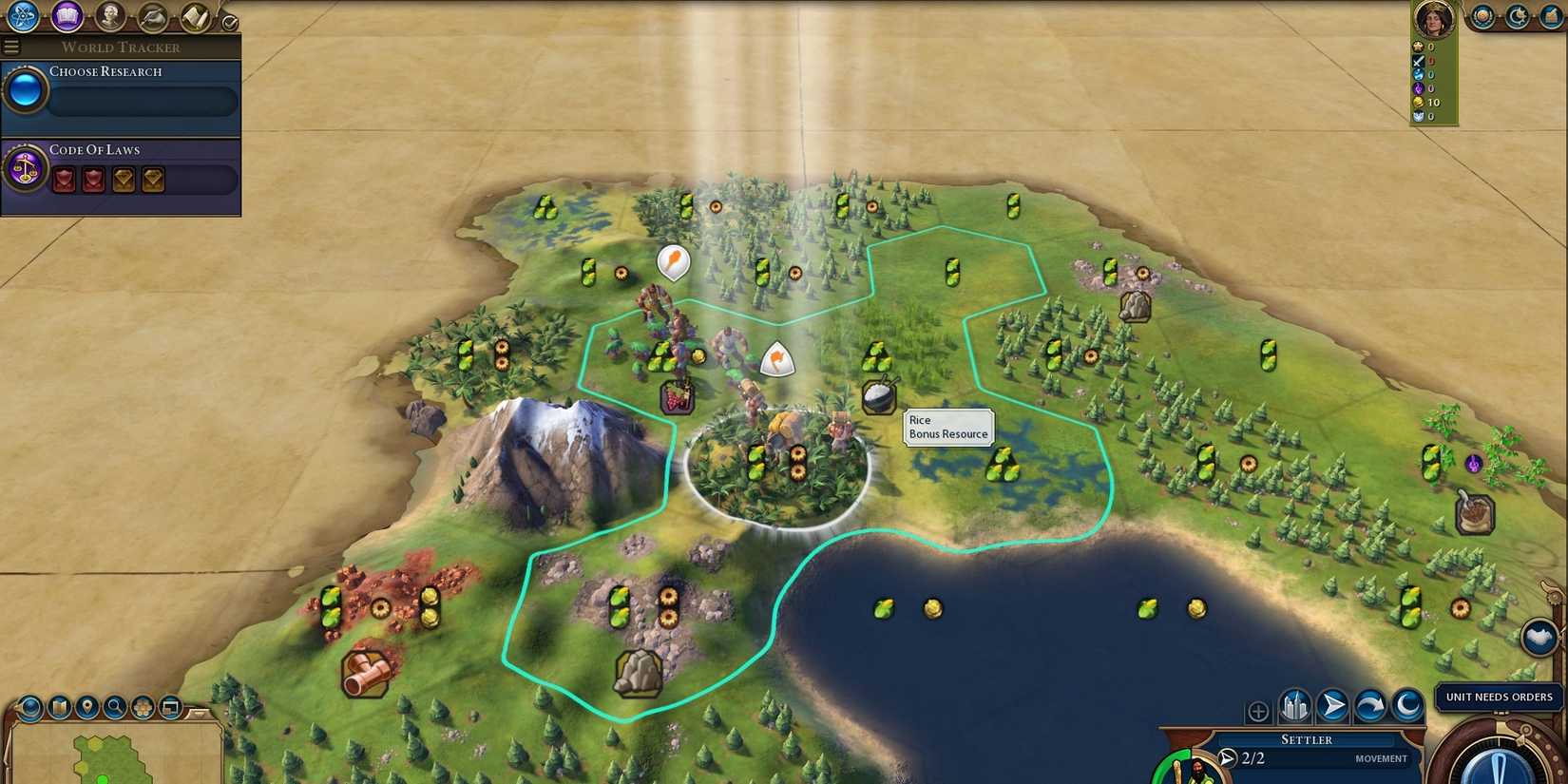
Task: Open the Science research tree icon
Action: [23, 16]
